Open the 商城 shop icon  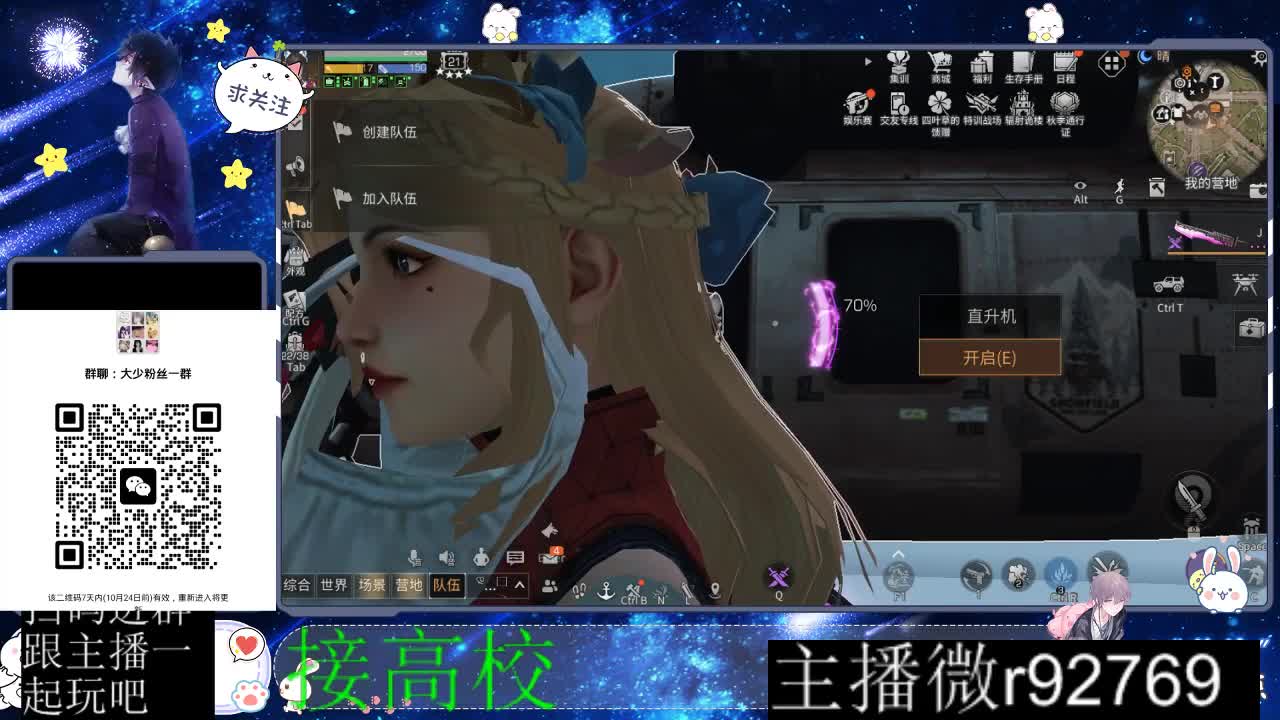[x=940, y=62]
